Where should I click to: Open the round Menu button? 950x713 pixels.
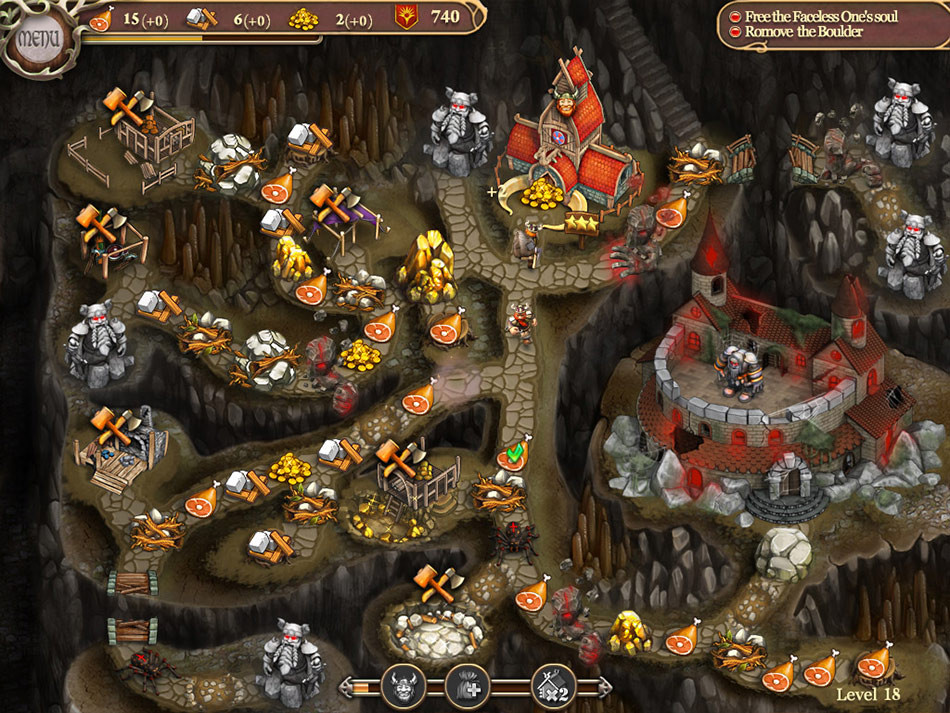tap(37, 40)
